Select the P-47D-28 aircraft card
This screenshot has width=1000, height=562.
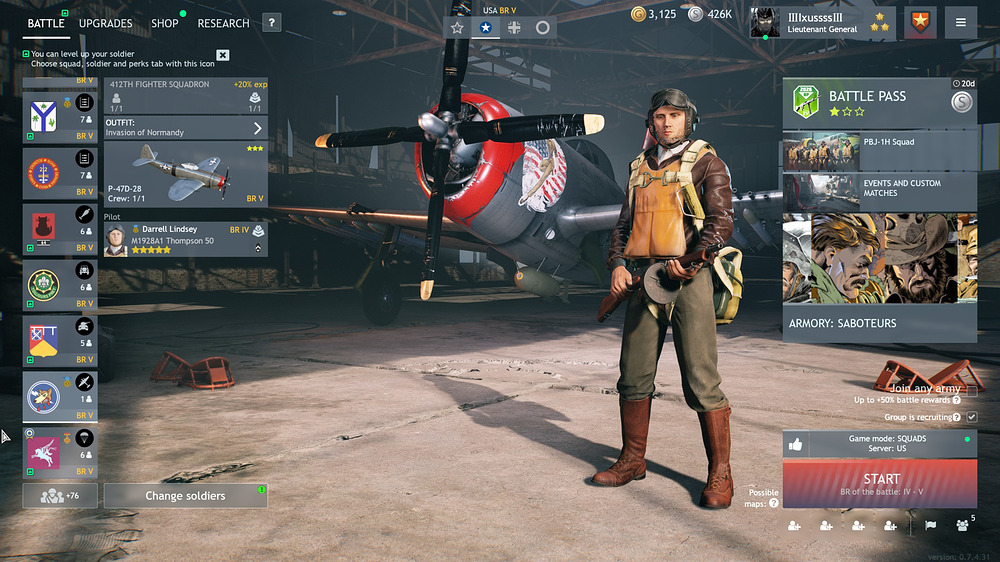tap(185, 173)
